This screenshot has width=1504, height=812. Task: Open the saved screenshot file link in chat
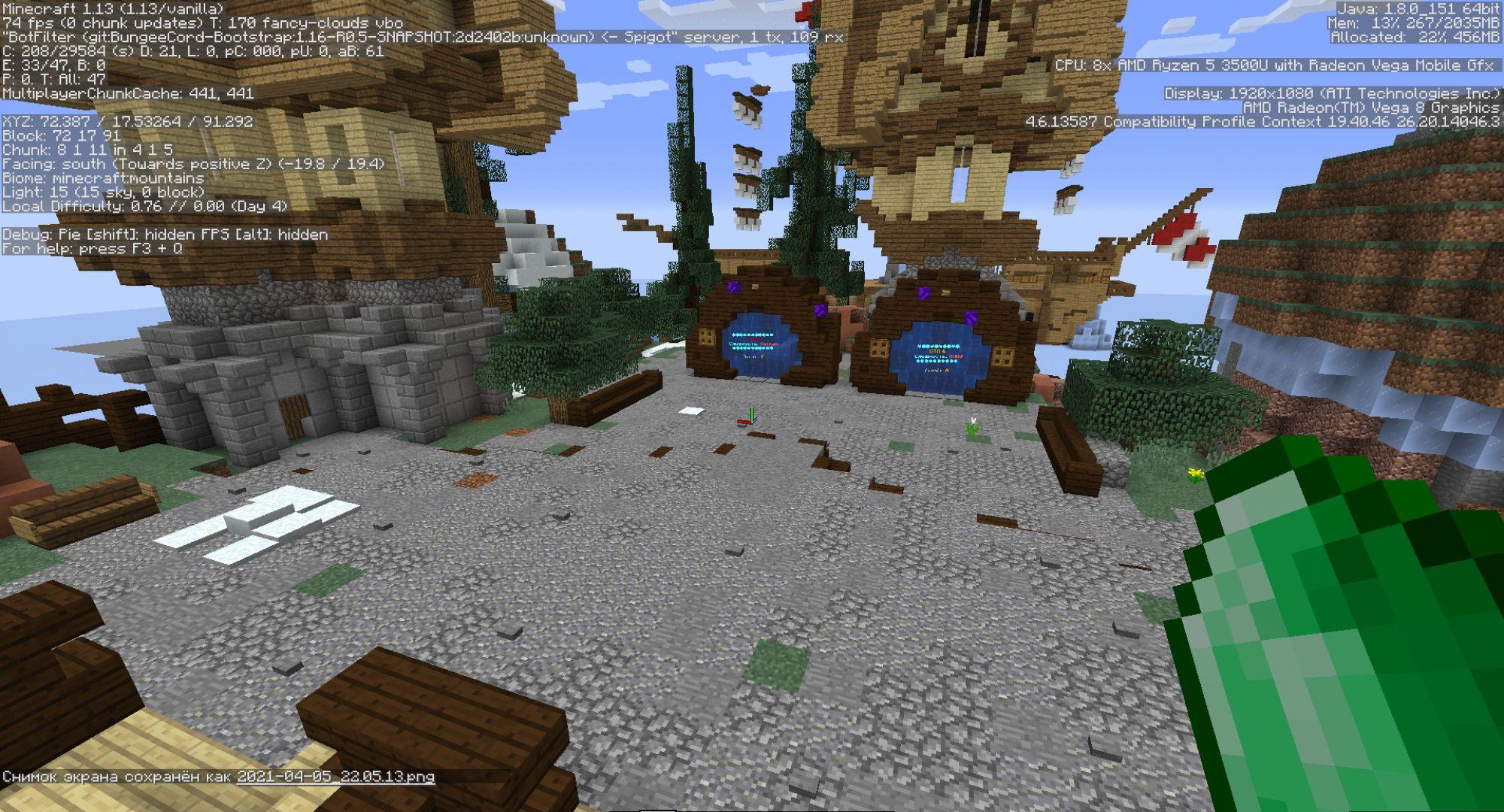pos(335,777)
